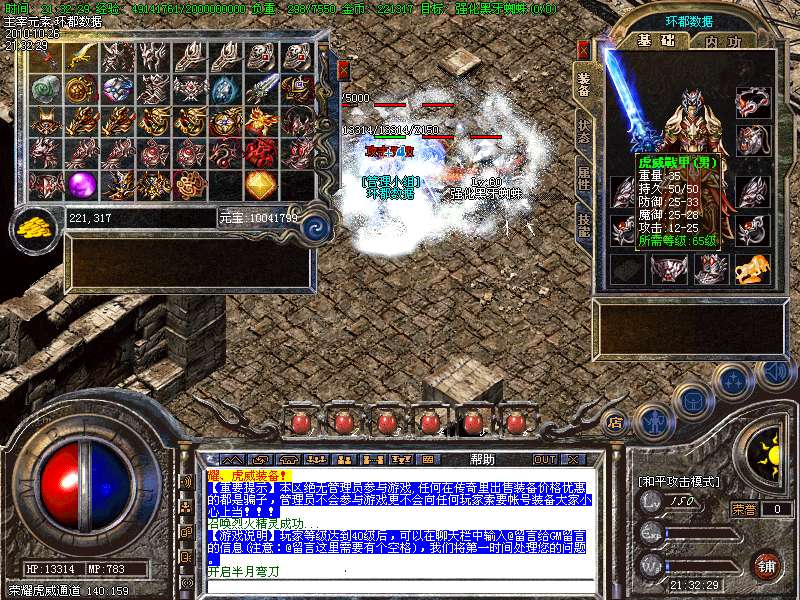Open the 帮助 help button

(x=481, y=460)
